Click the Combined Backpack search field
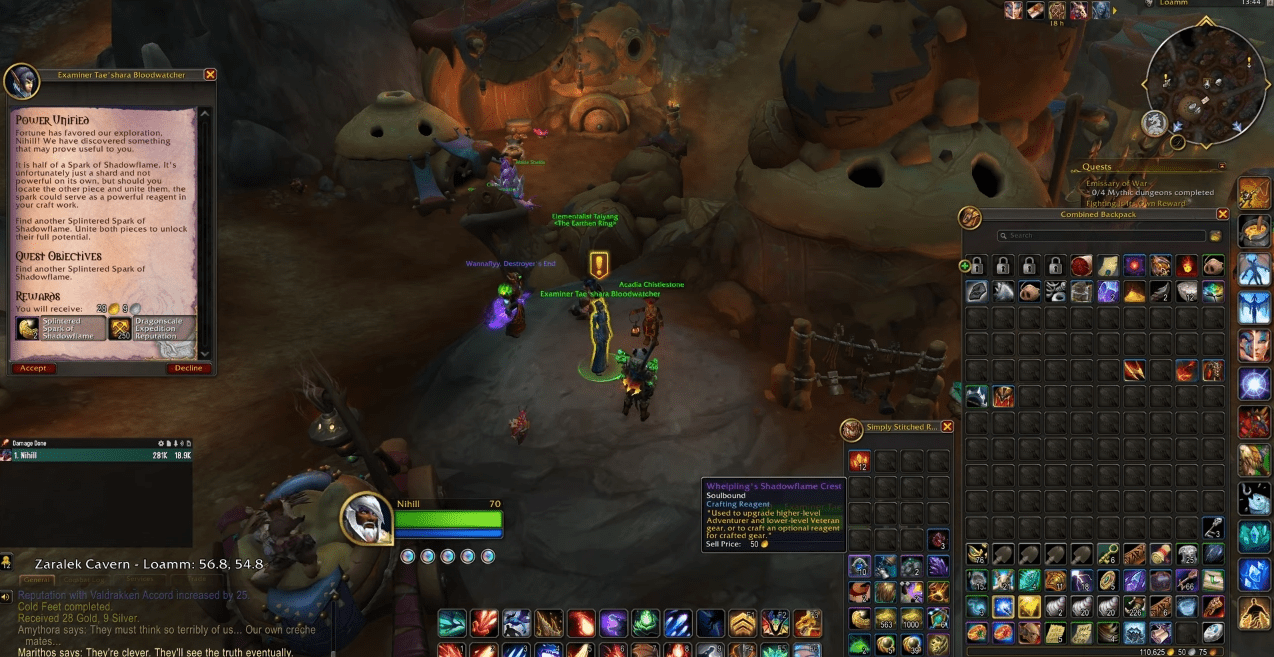This screenshot has width=1274, height=657. coord(1100,236)
